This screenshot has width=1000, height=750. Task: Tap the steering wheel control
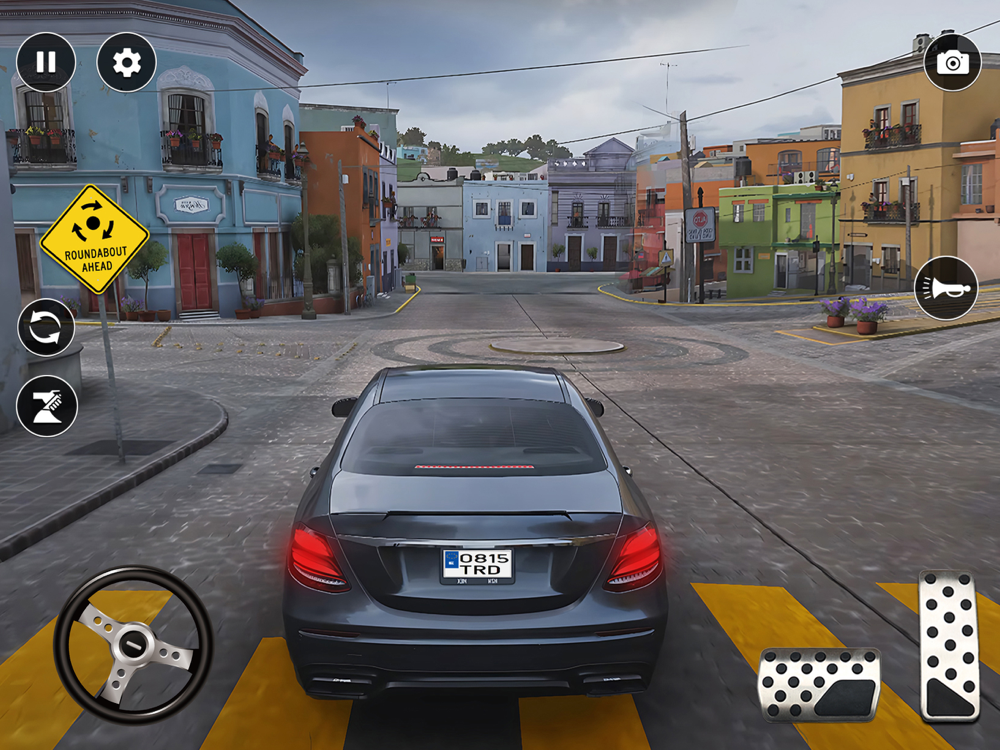[133, 644]
